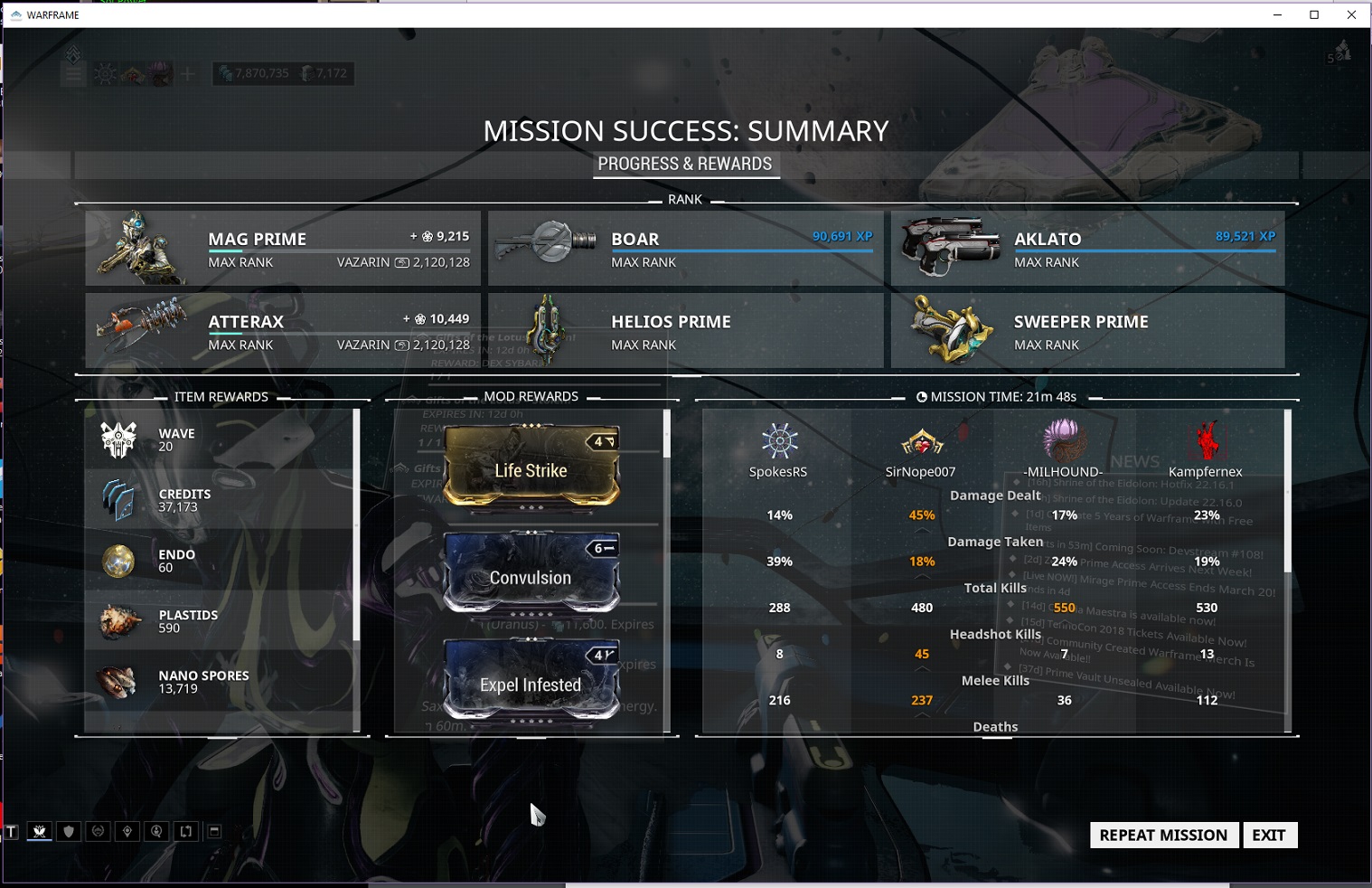This screenshot has width=1372, height=888.
Task: Minimize the Warframe window
Action: click(1277, 14)
